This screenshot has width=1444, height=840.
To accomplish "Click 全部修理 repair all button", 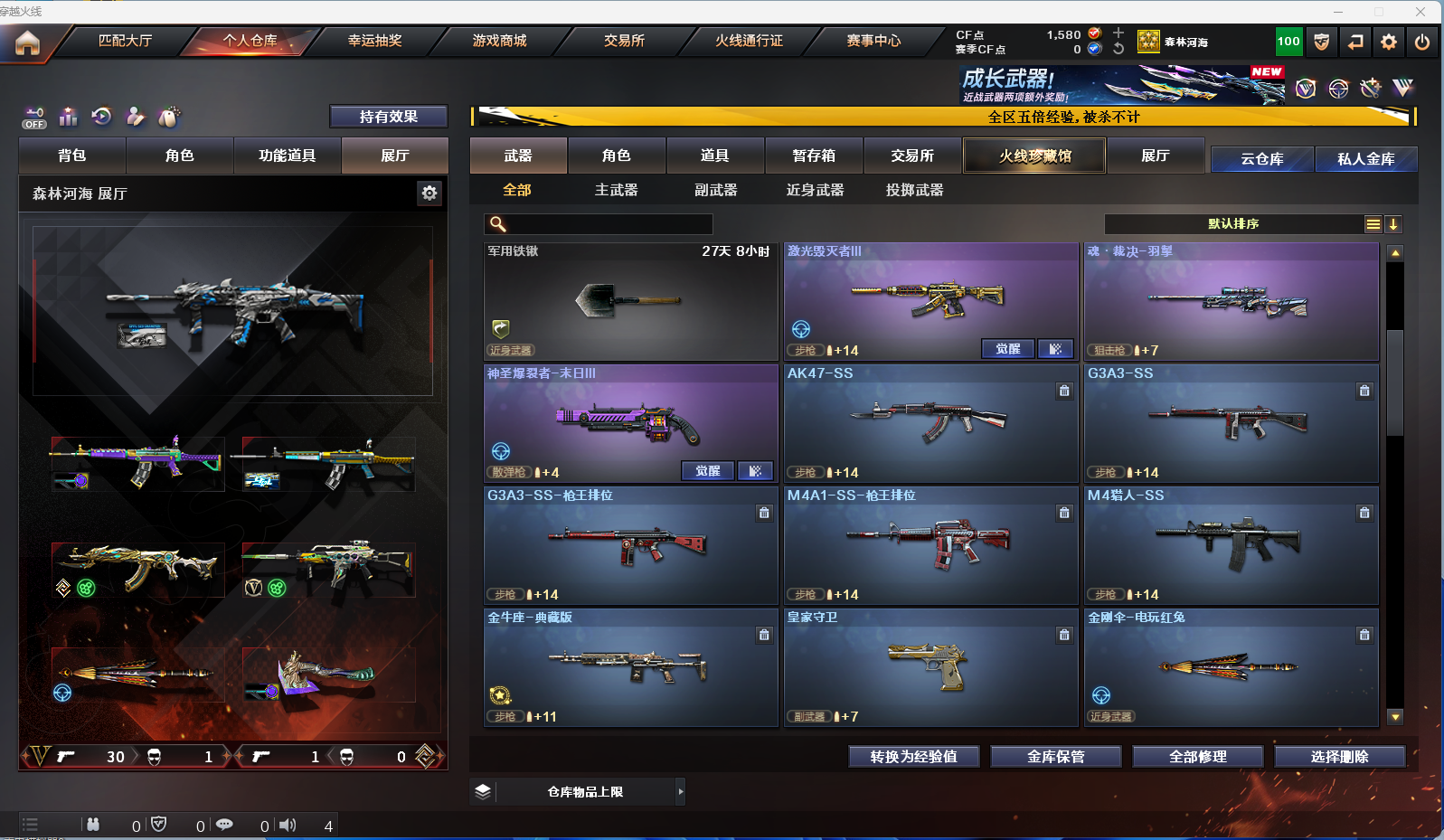I will click(1197, 756).
